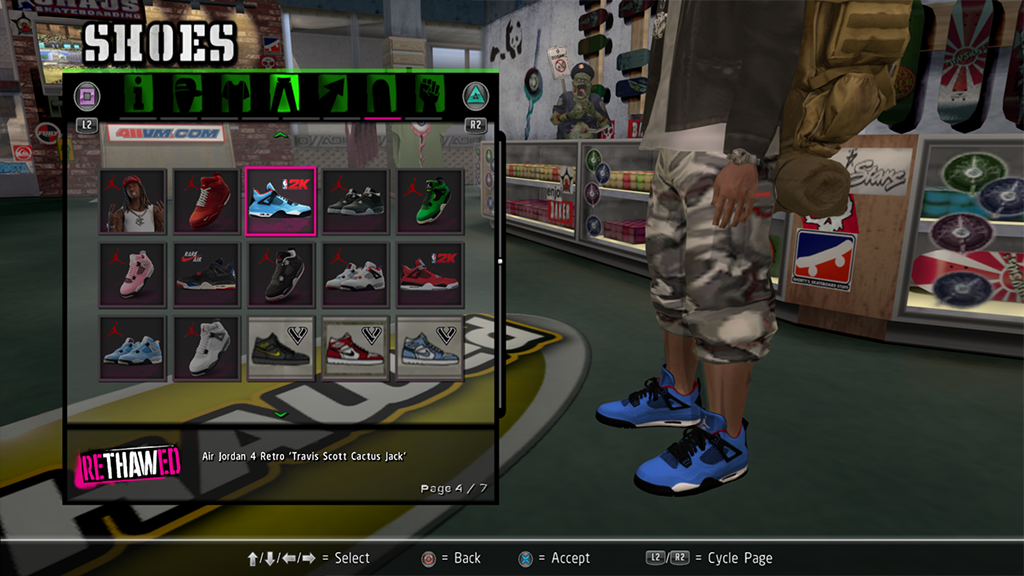Open the arrow icon category tab
1024x576 pixels.
tap(332, 96)
